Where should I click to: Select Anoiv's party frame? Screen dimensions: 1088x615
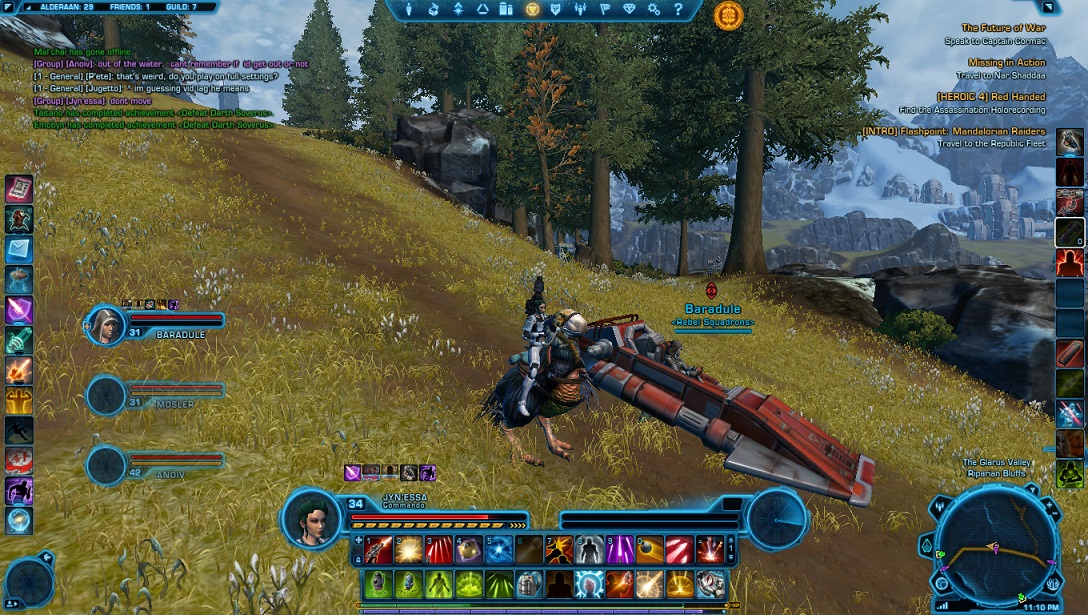[160, 464]
